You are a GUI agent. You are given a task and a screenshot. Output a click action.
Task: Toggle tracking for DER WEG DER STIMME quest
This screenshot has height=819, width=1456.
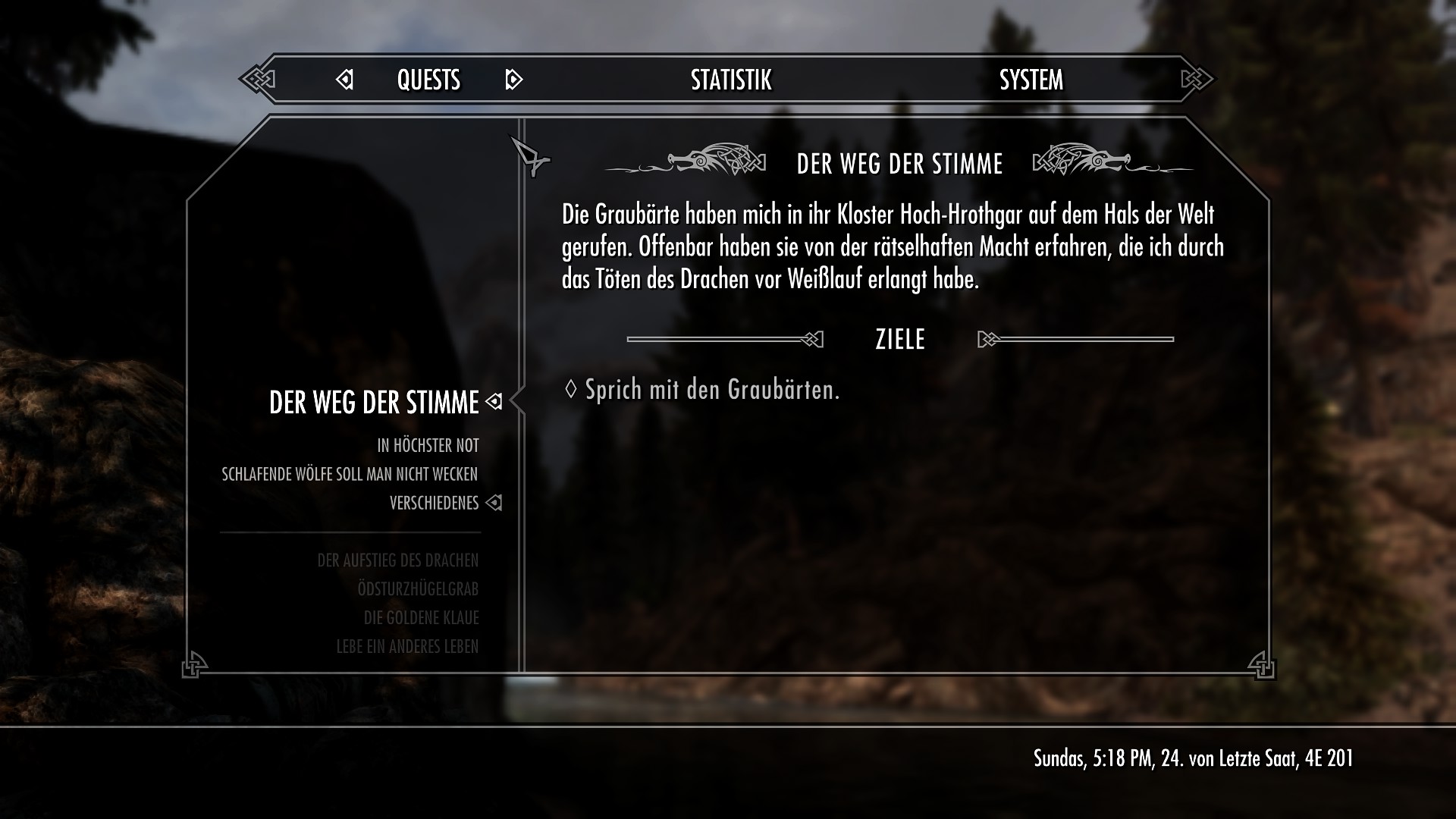[x=494, y=403]
